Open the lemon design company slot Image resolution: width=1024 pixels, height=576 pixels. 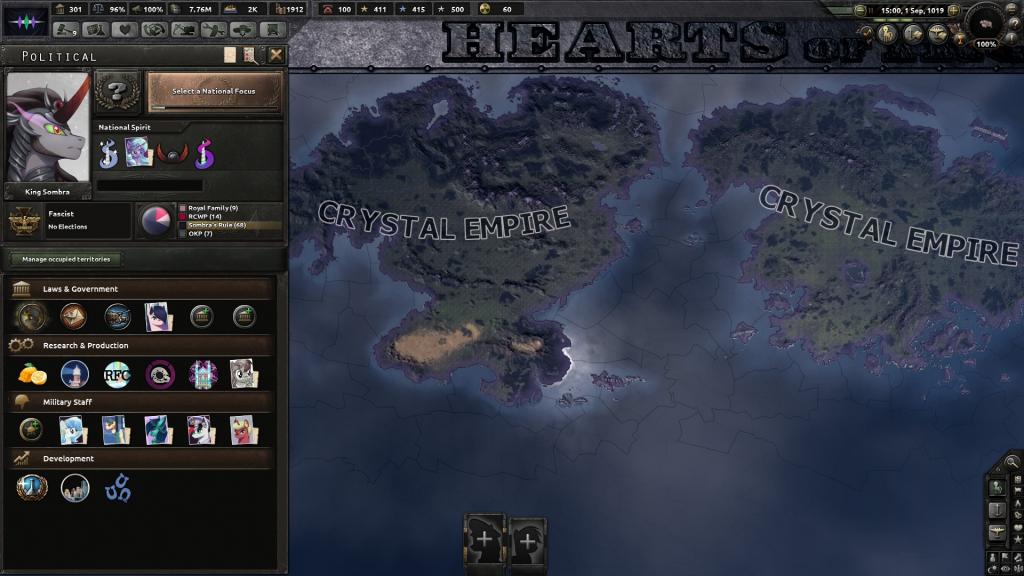click(32, 374)
